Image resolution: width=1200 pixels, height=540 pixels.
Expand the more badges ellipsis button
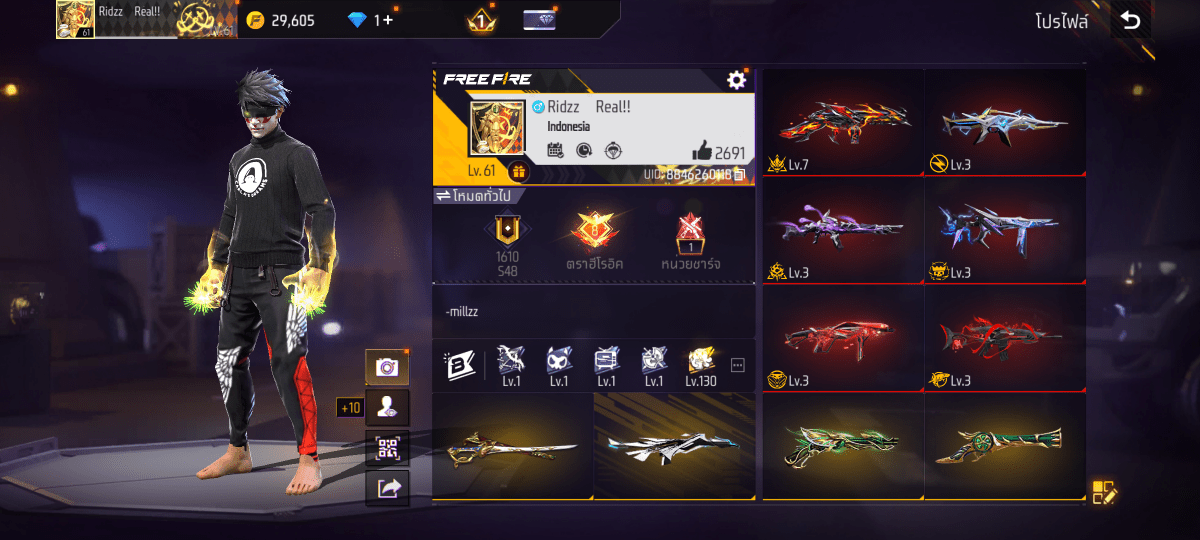(738, 365)
